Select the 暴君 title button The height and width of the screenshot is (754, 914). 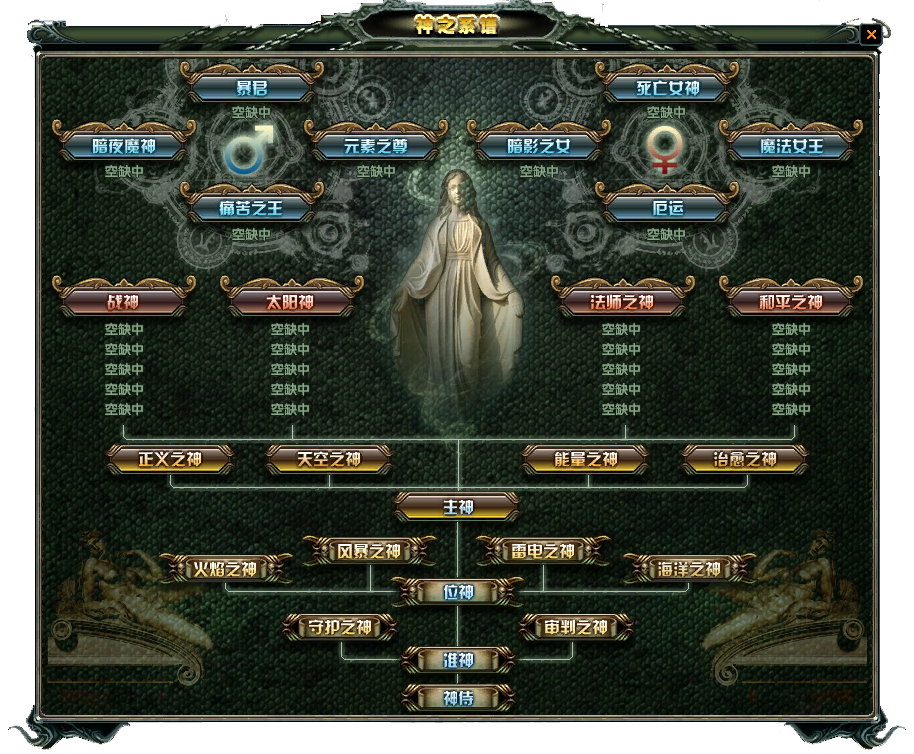pos(252,88)
